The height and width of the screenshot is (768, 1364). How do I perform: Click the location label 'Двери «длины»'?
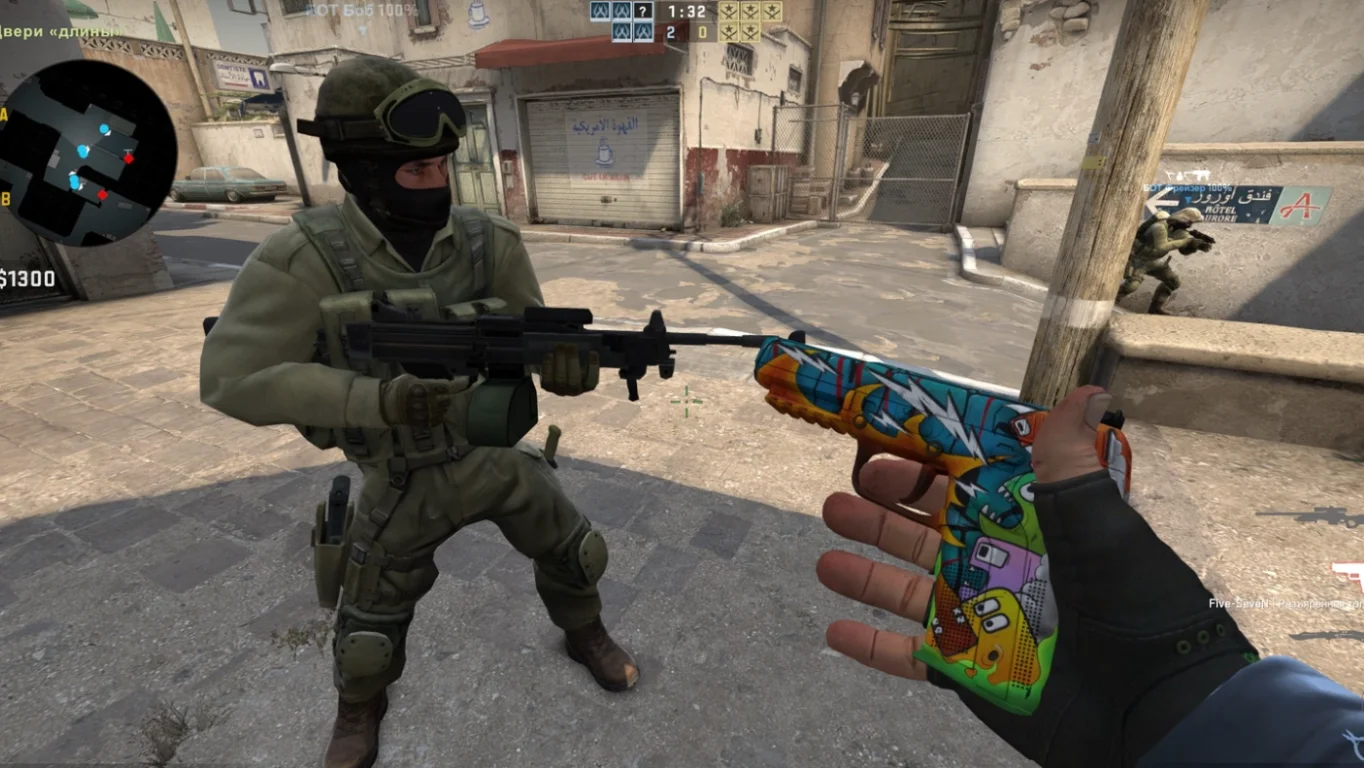60,32
